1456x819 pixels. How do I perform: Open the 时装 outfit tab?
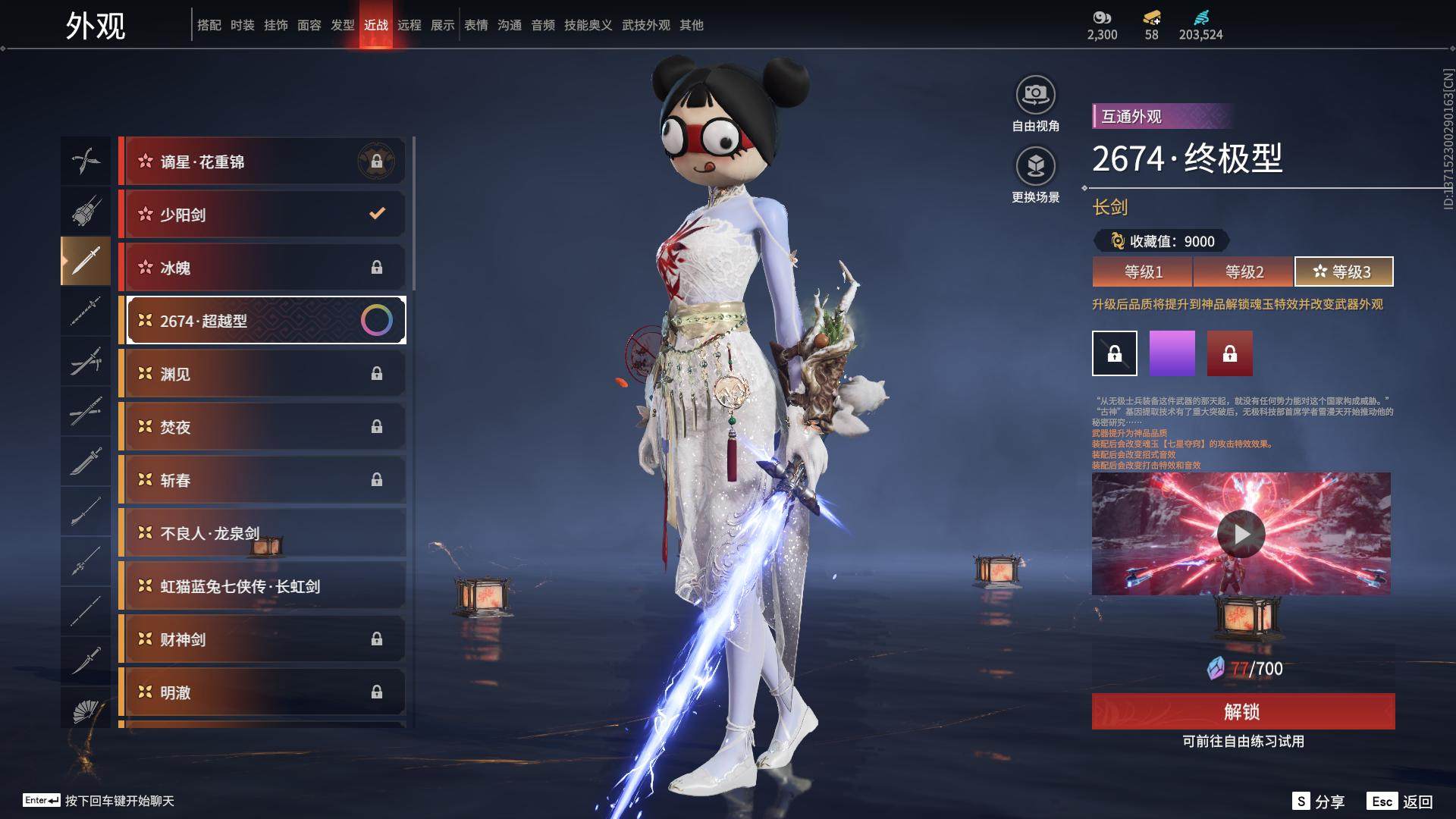click(243, 25)
